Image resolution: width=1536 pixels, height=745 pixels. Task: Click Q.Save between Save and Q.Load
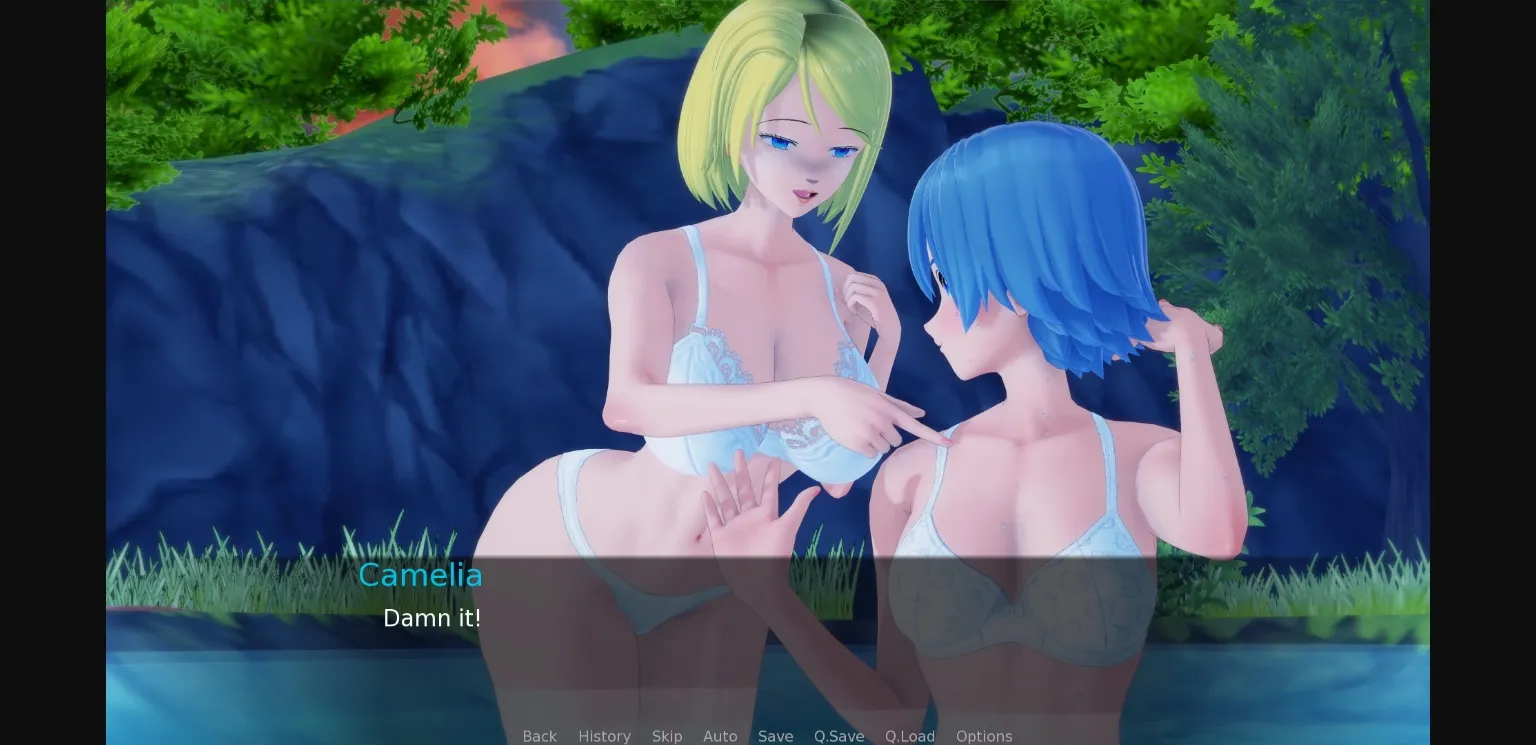[838, 736]
